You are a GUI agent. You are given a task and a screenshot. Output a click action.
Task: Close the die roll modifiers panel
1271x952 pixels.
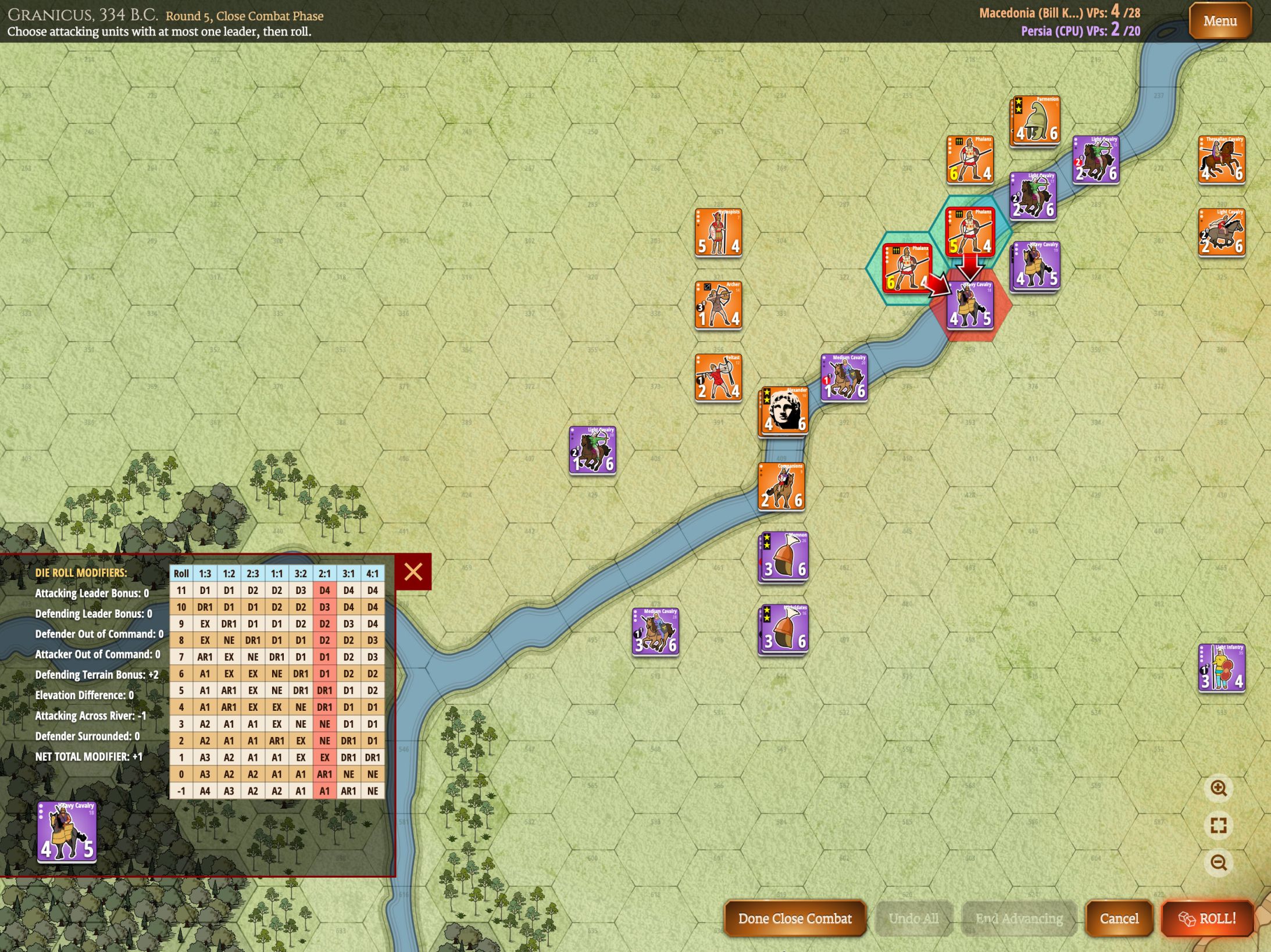click(413, 572)
